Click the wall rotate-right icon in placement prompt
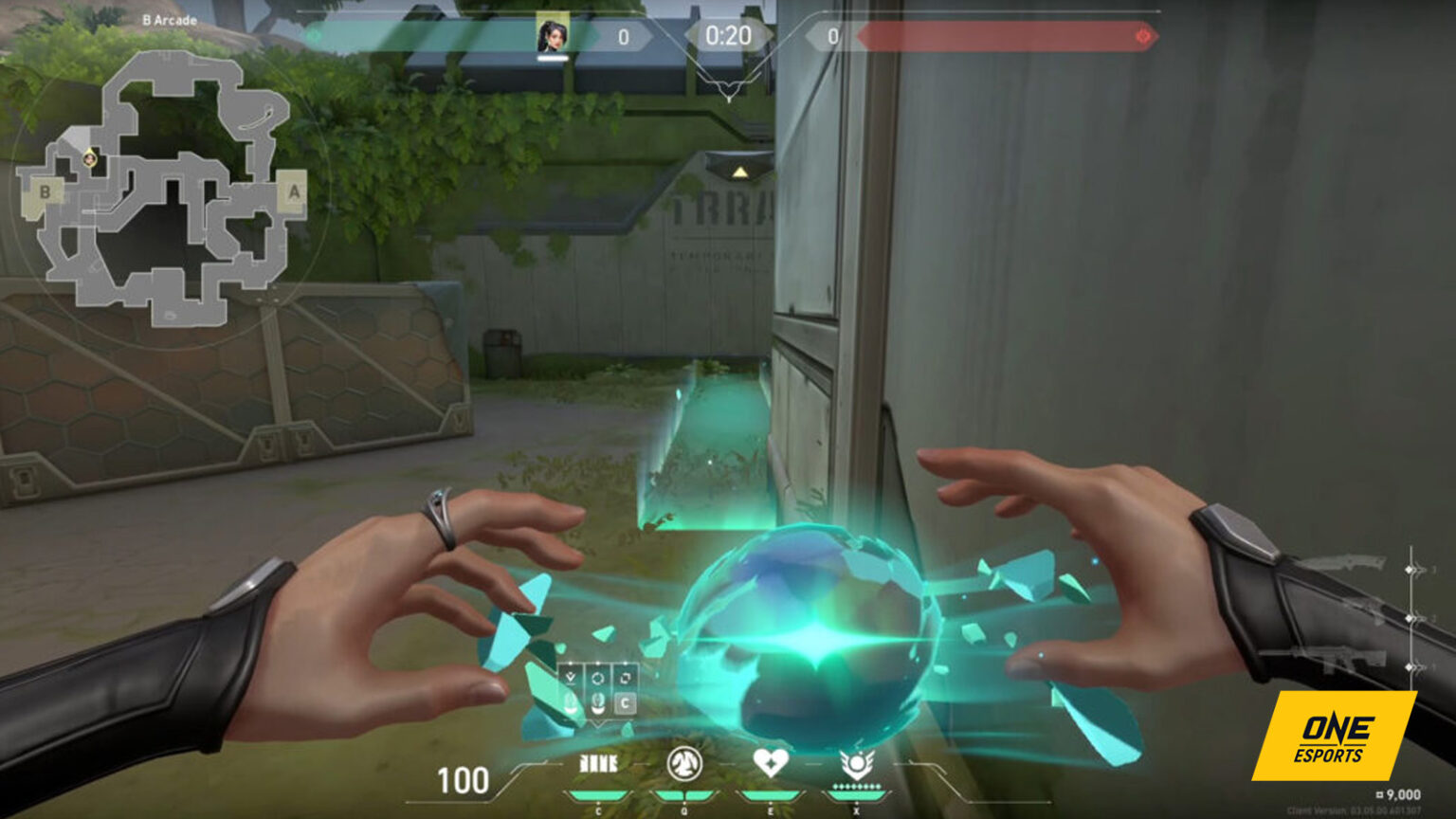Image resolution: width=1456 pixels, height=819 pixels. (x=627, y=678)
